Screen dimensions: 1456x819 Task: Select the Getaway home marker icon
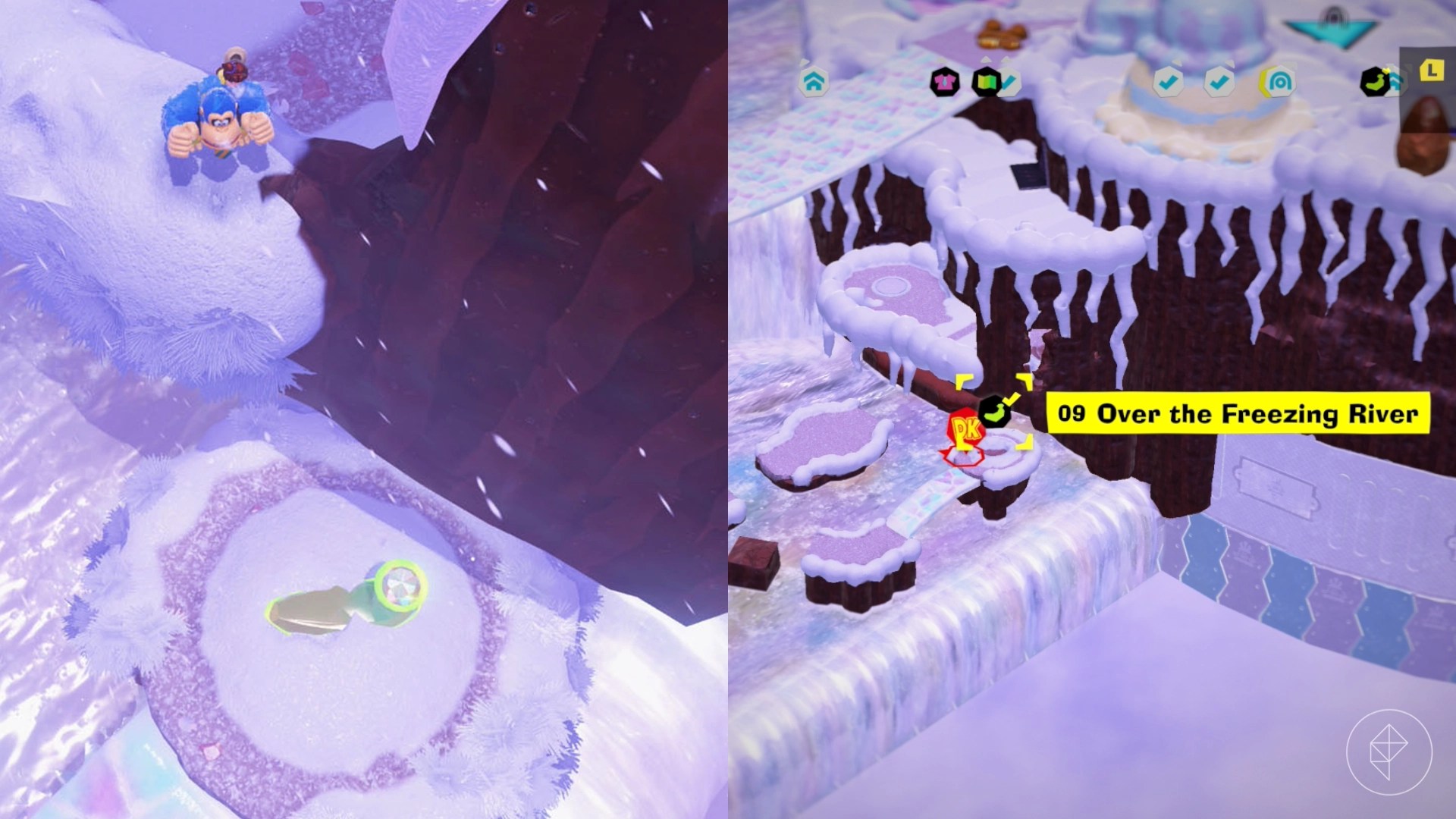coord(815,82)
